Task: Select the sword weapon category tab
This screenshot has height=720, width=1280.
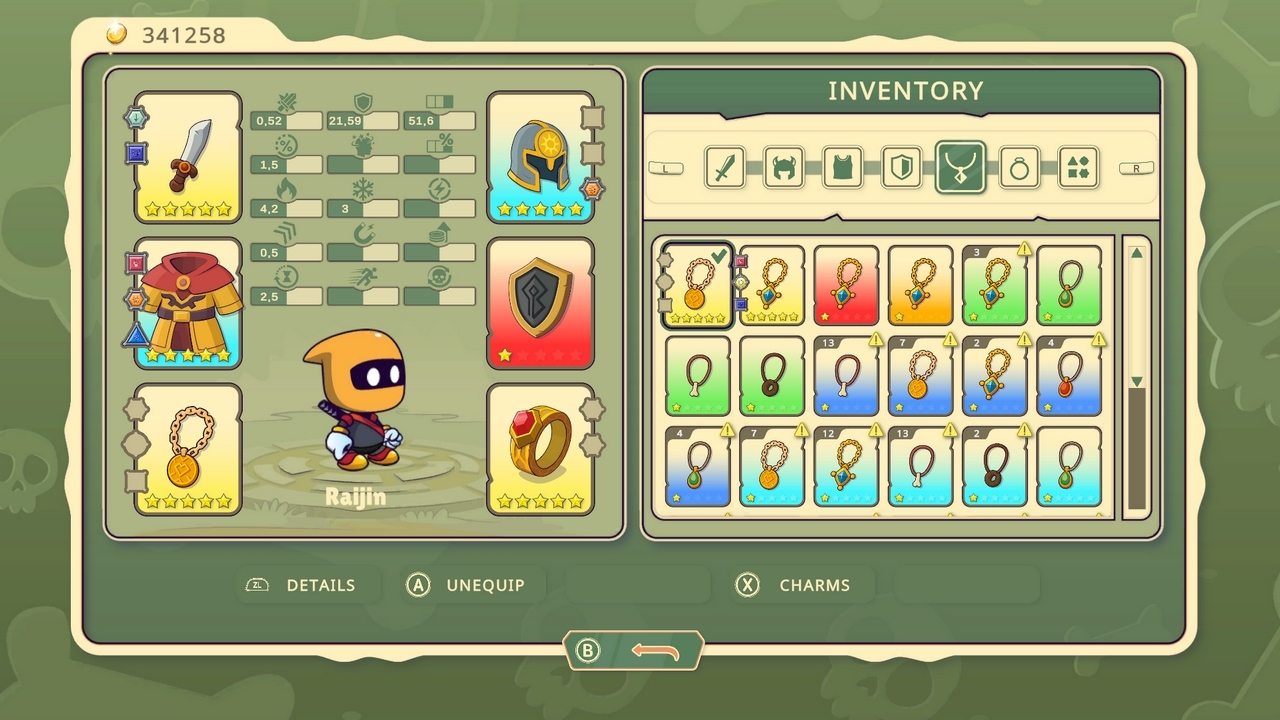Action: tap(725, 168)
